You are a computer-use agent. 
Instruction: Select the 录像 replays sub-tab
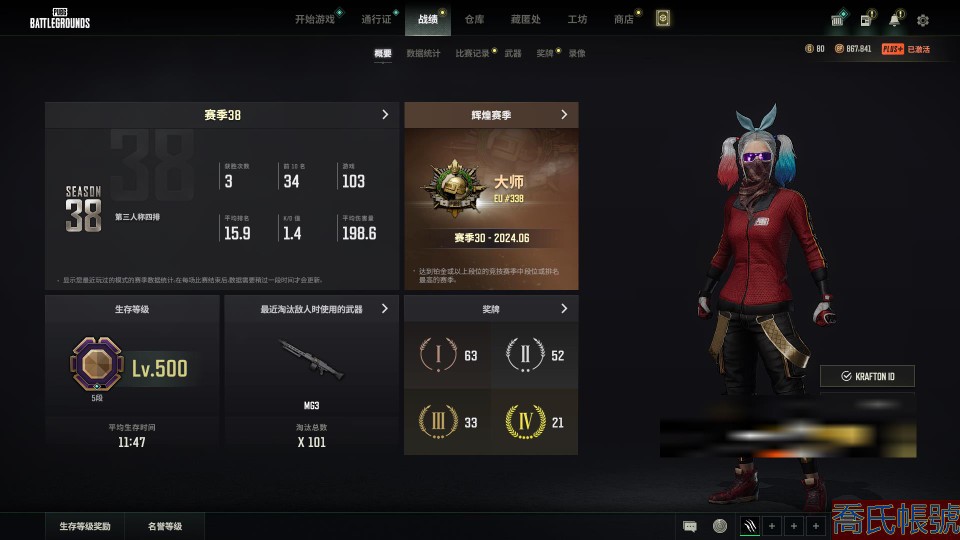click(577, 53)
